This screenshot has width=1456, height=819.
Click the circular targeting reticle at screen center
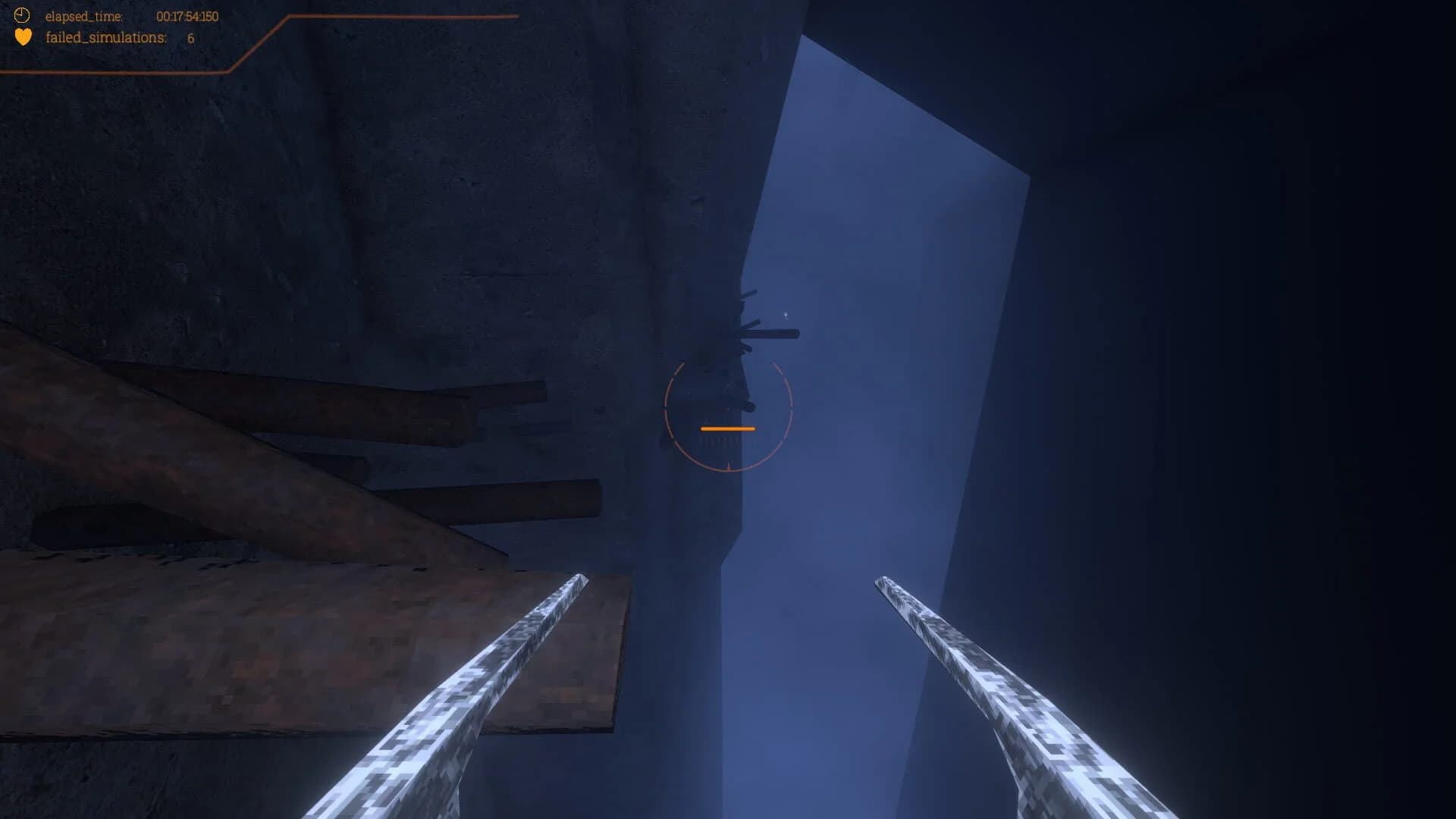(x=728, y=417)
